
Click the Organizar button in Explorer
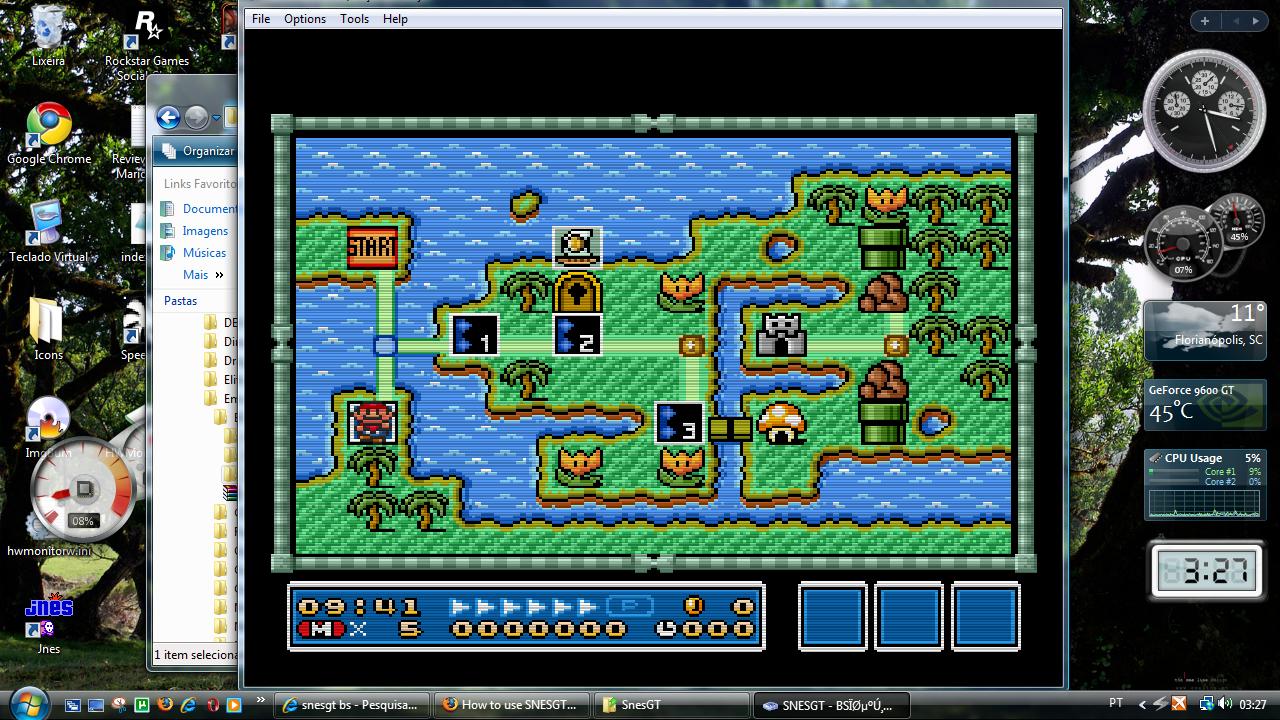[202, 151]
